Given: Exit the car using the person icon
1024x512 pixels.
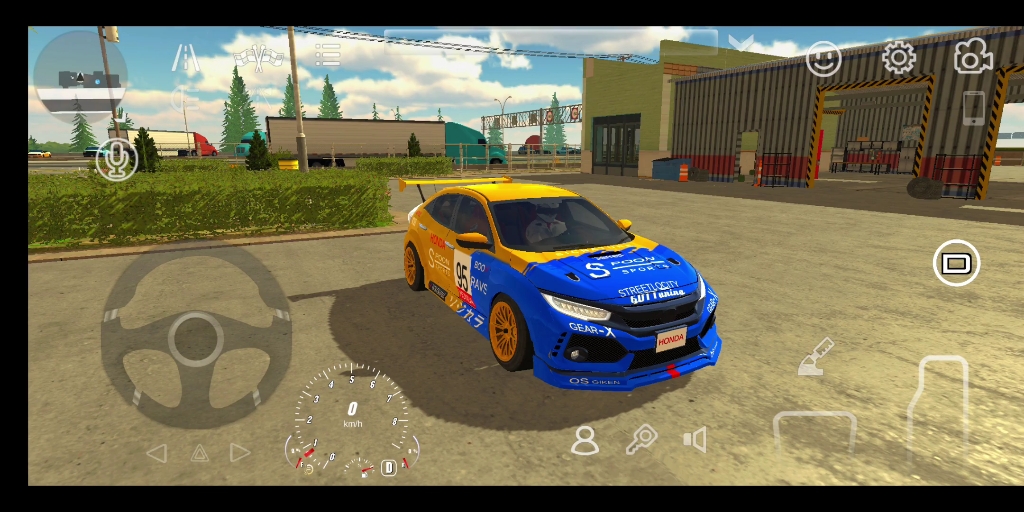Looking at the screenshot, I should (585, 440).
